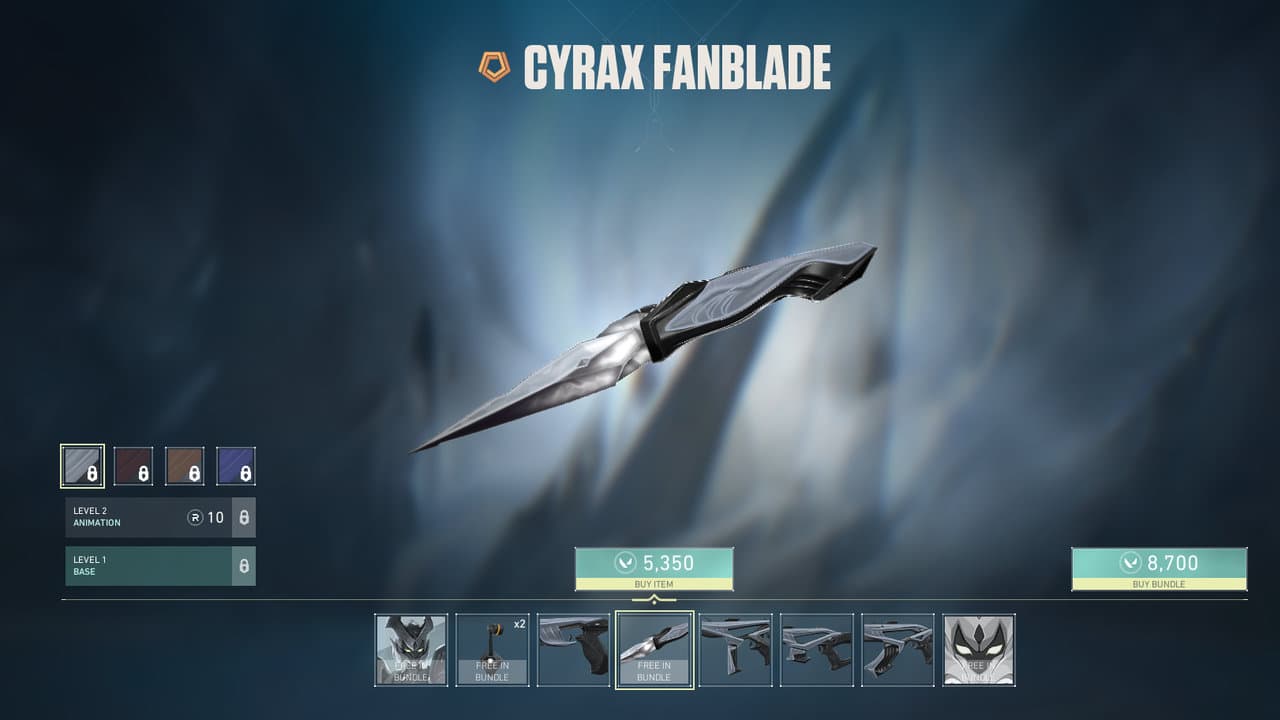View the white mask spray thumbnail
The width and height of the screenshot is (1280, 720).
[978, 649]
